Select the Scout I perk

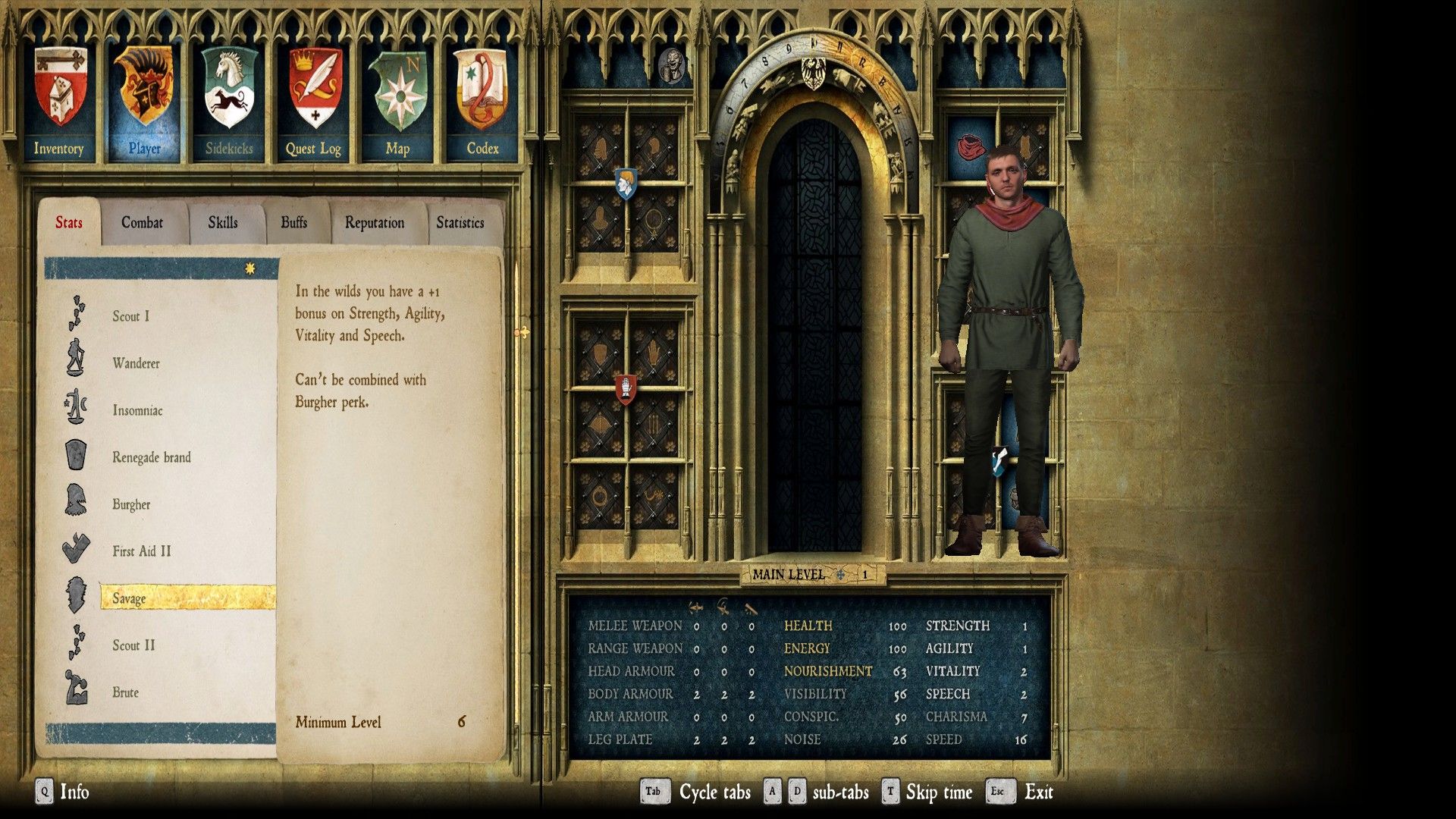(x=131, y=316)
